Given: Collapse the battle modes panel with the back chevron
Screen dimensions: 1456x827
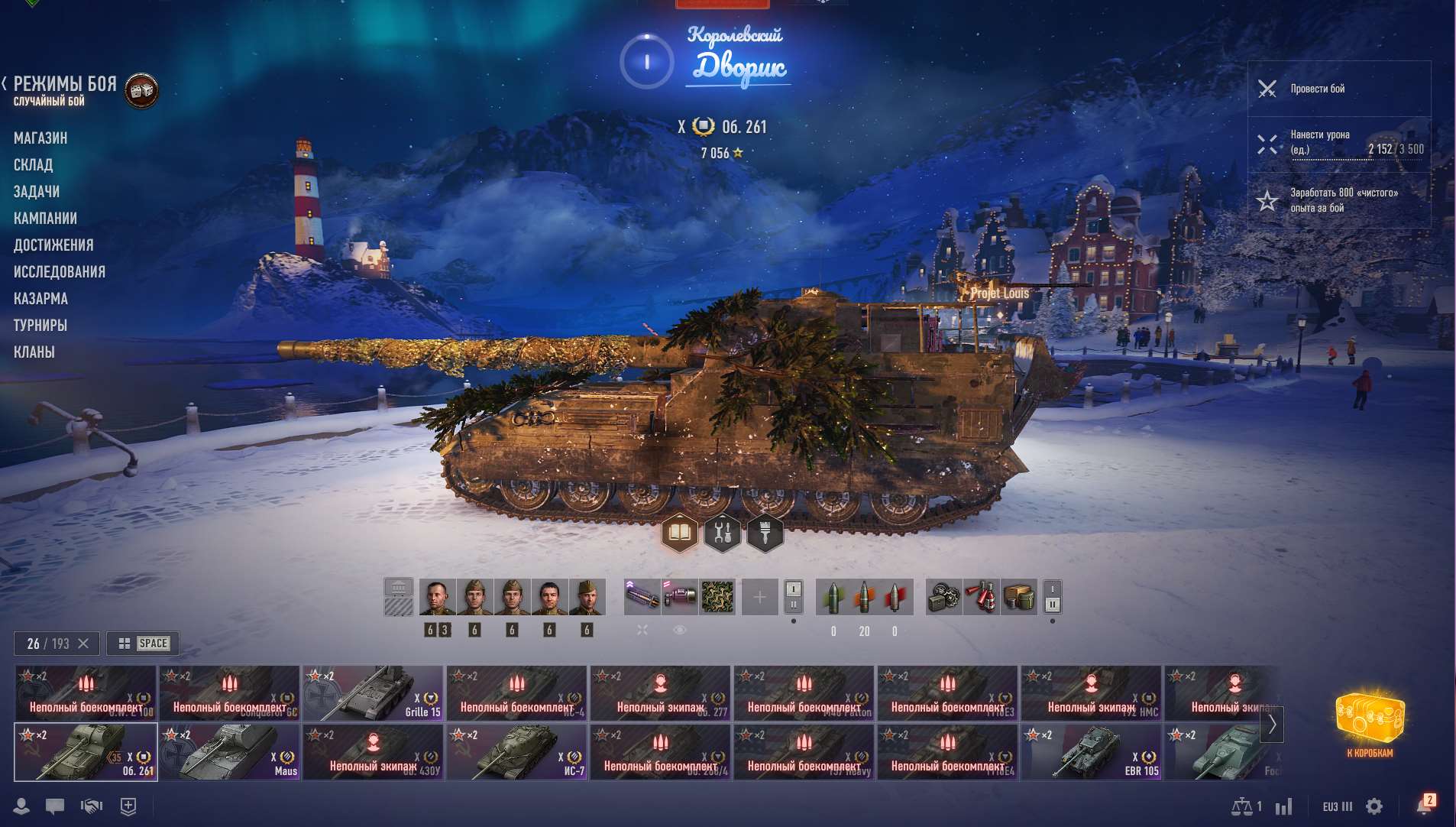Looking at the screenshot, I should coord(6,83).
